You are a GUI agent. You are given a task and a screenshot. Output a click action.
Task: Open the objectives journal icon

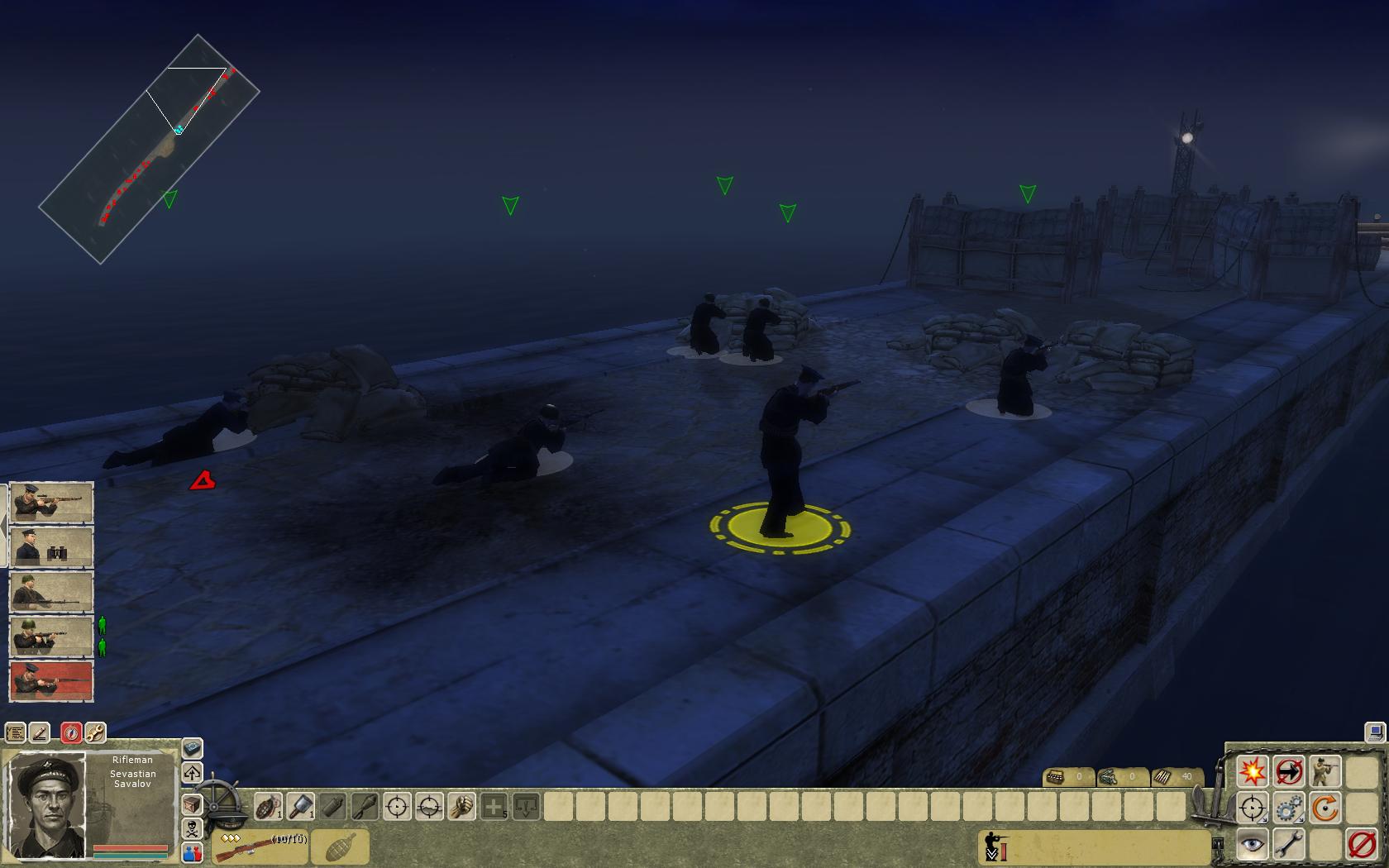click(16, 733)
